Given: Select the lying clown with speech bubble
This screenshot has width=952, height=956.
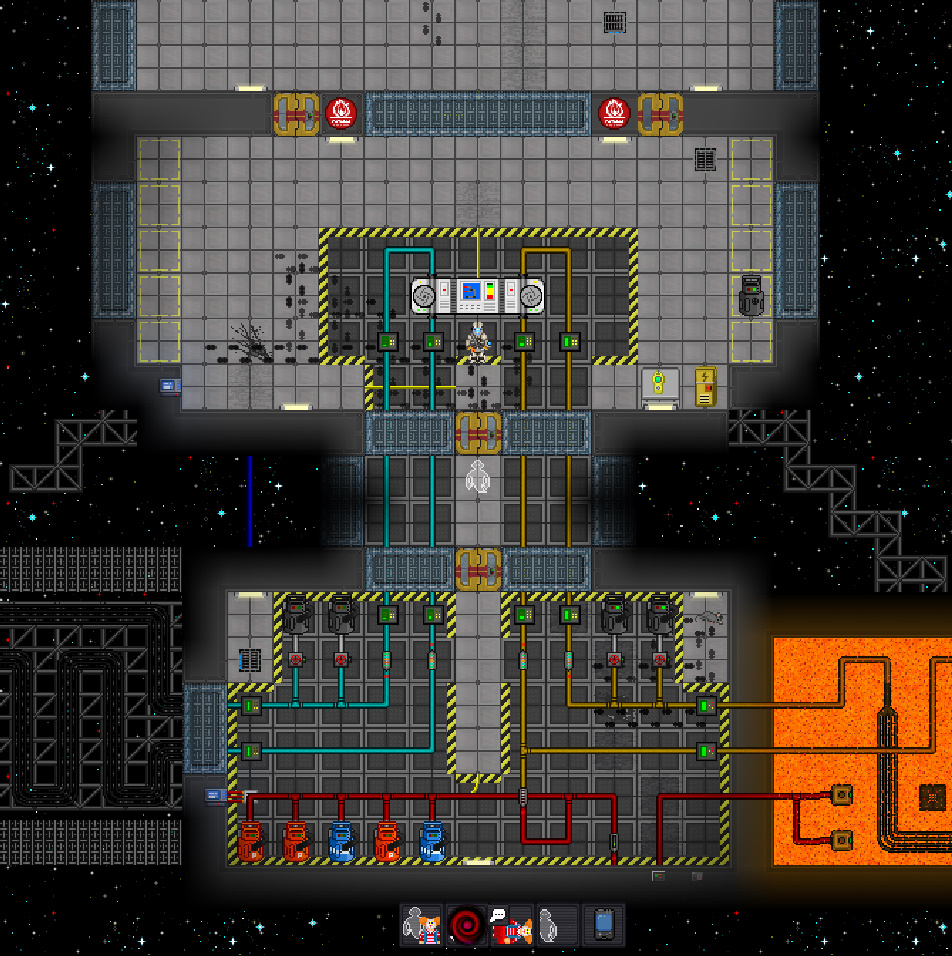Looking at the screenshot, I should [511, 925].
